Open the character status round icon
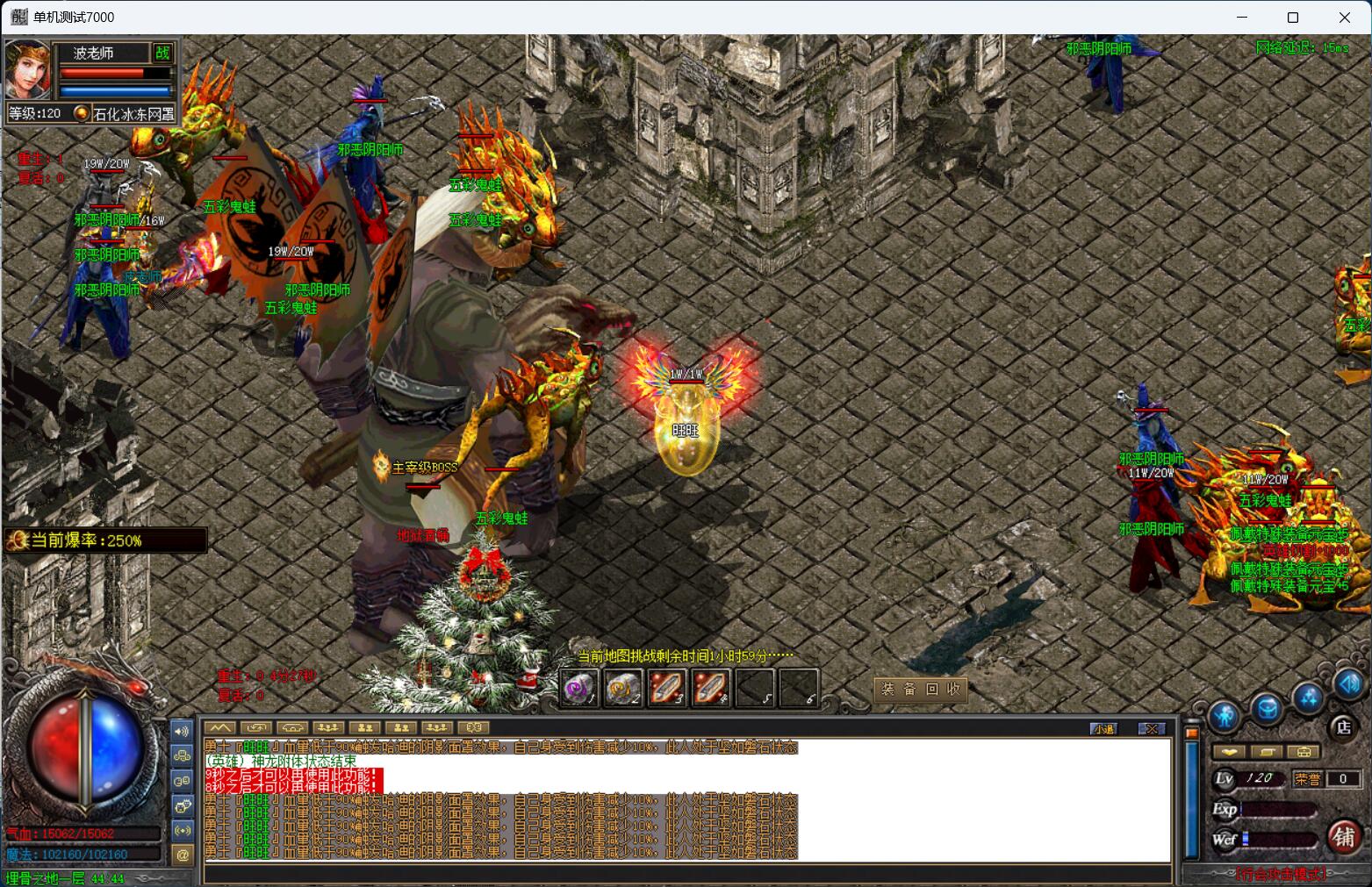This screenshot has height=887, width=1372. (1224, 717)
